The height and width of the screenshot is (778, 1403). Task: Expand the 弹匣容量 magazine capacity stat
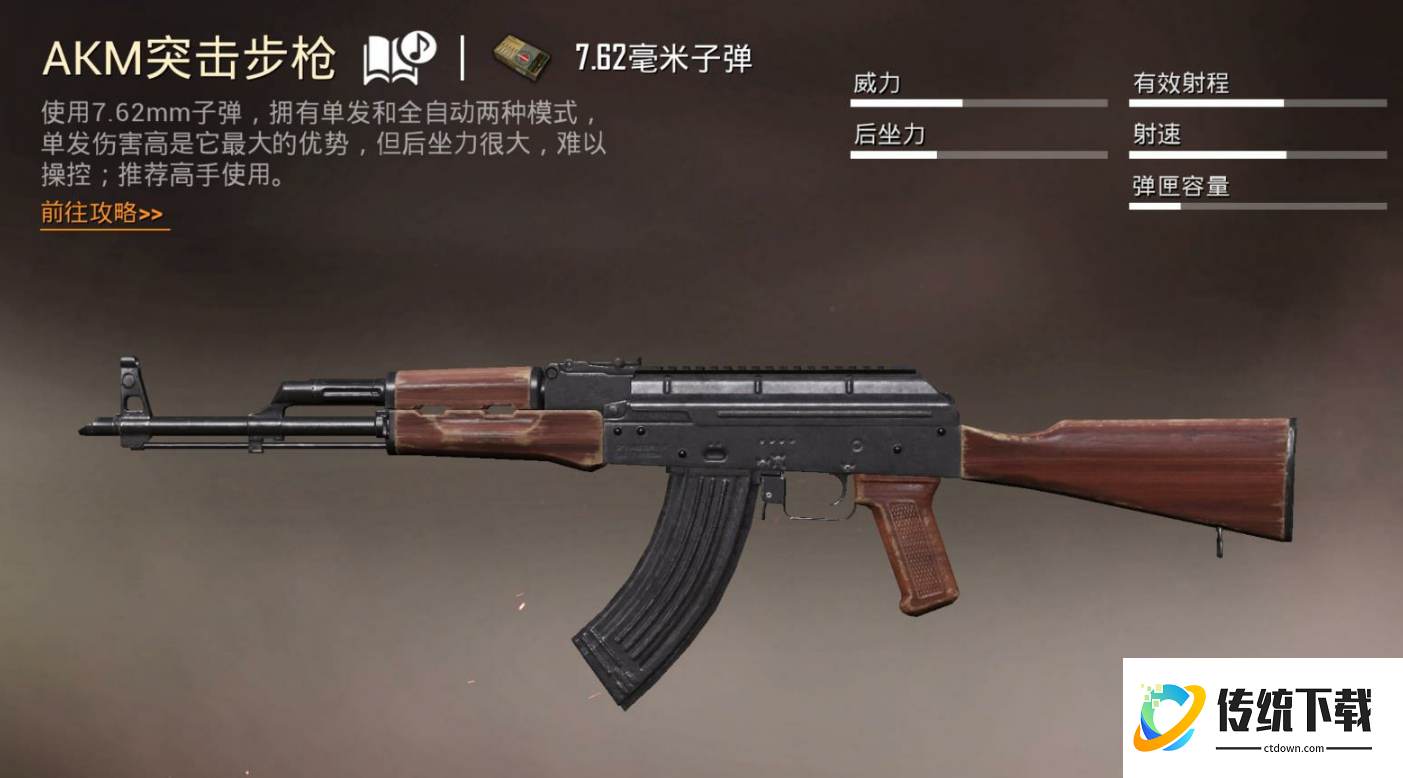(x=1182, y=188)
